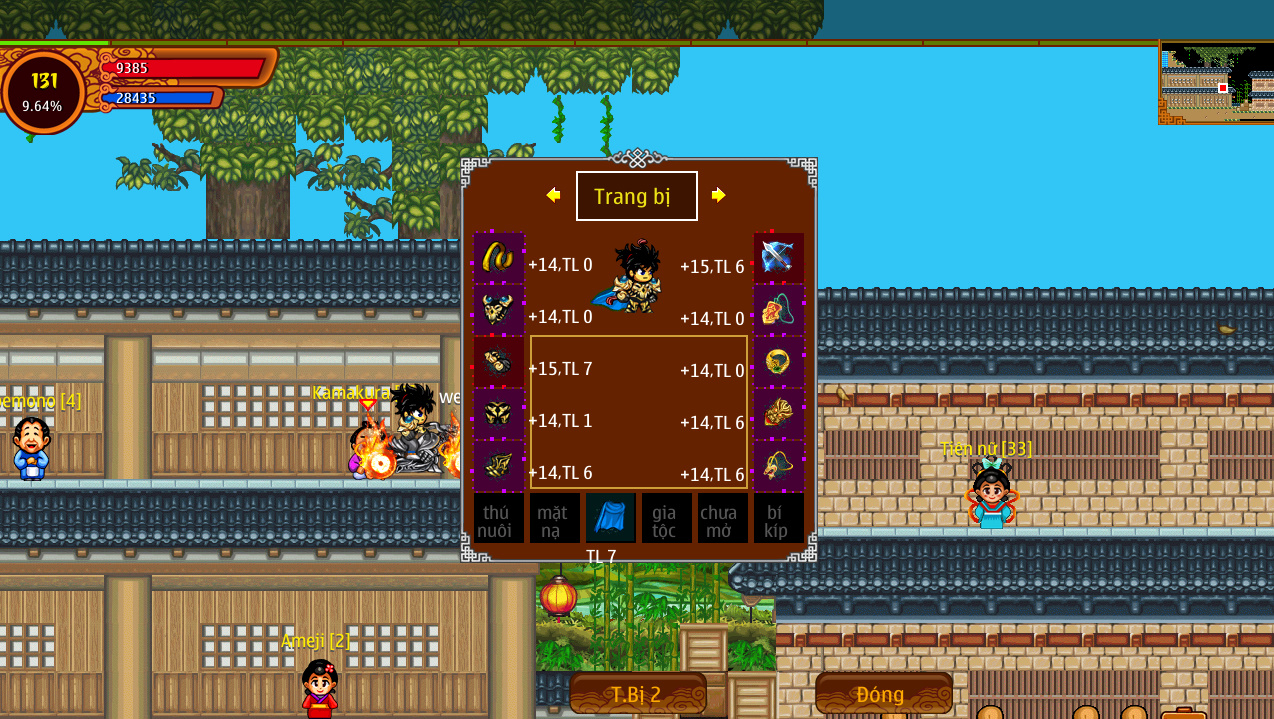Open the bí kíp secret manual slot

[x=778, y=518]
